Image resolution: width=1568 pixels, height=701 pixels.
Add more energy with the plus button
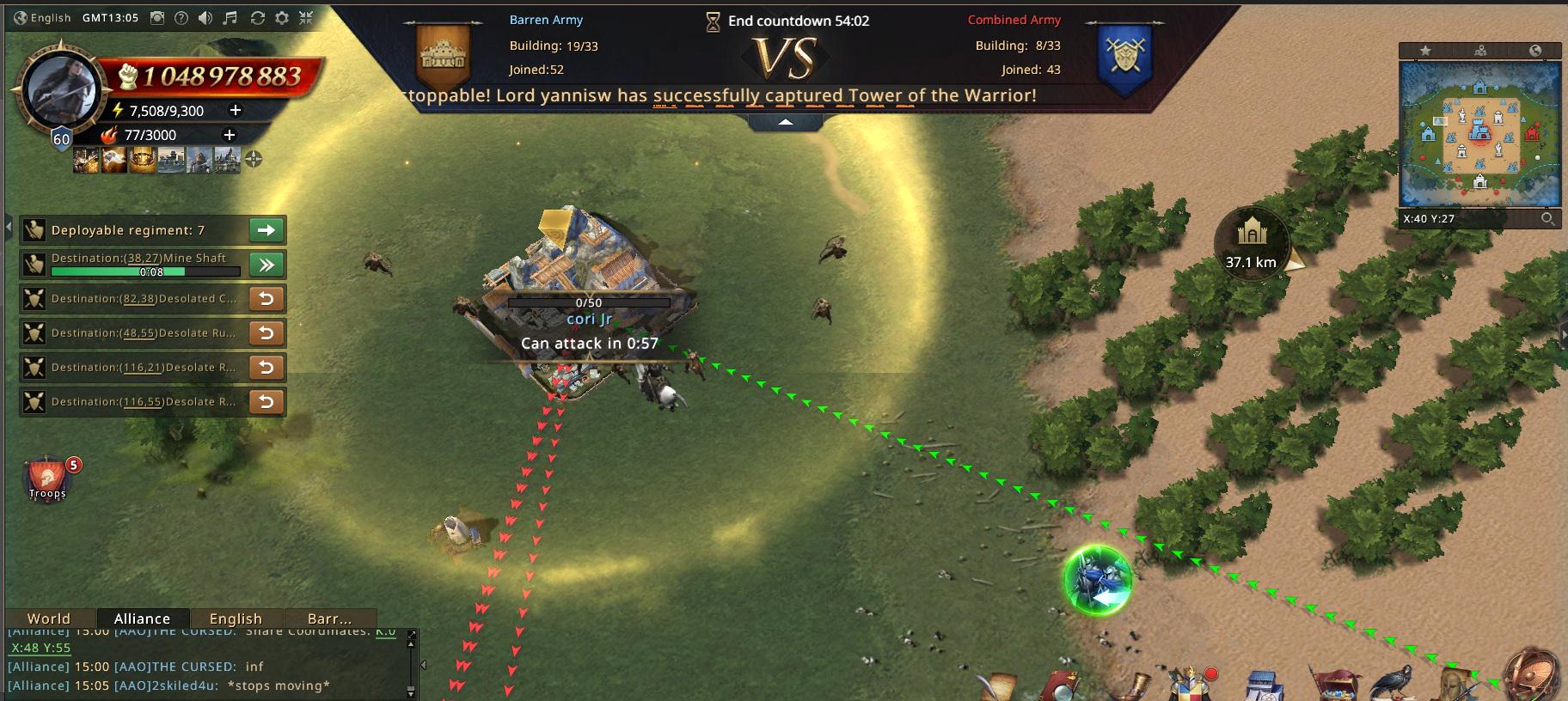click(x=235, y=110)
